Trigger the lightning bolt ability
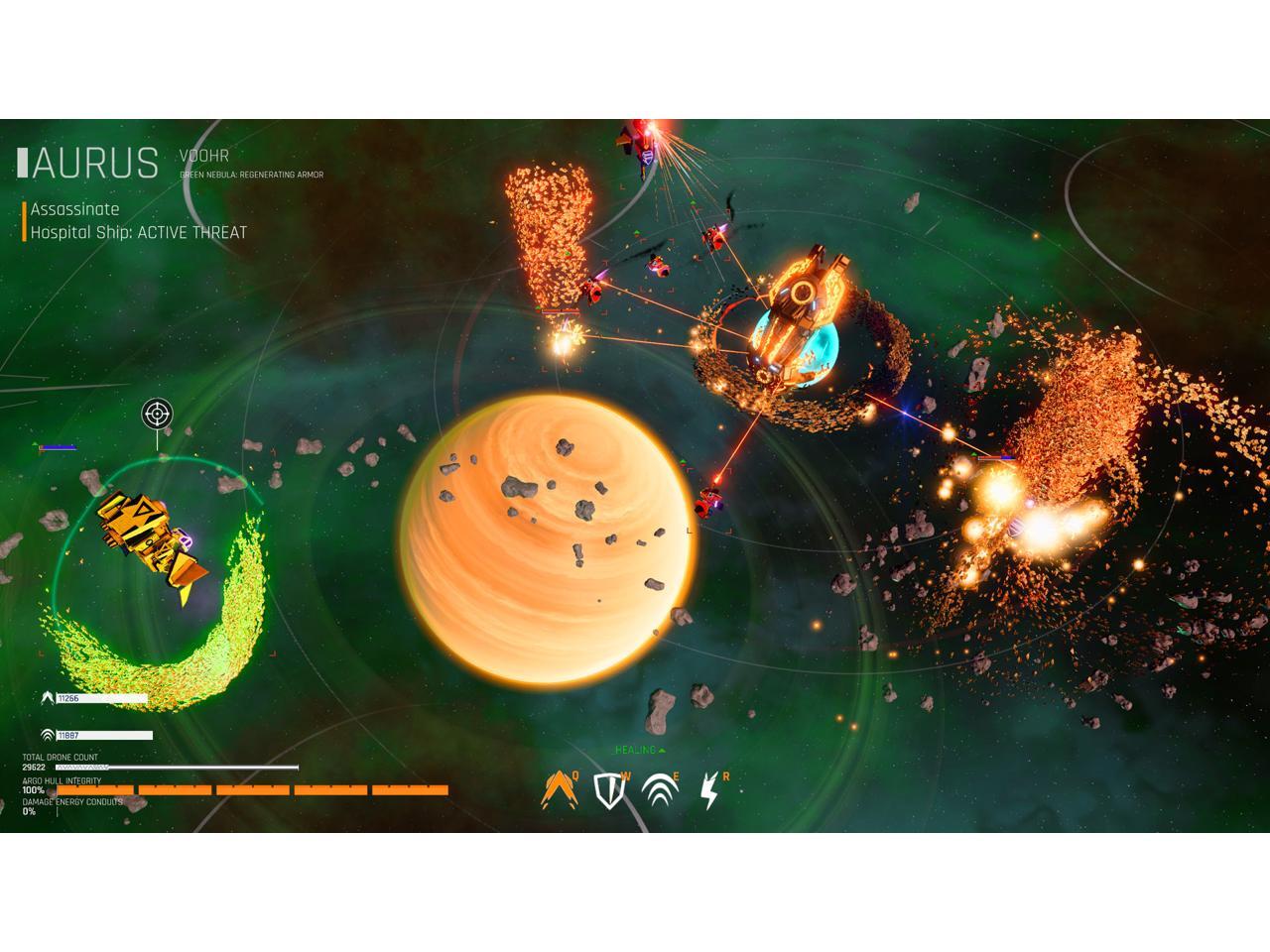The image size is (1270, 952). click(x=709, y=790)
